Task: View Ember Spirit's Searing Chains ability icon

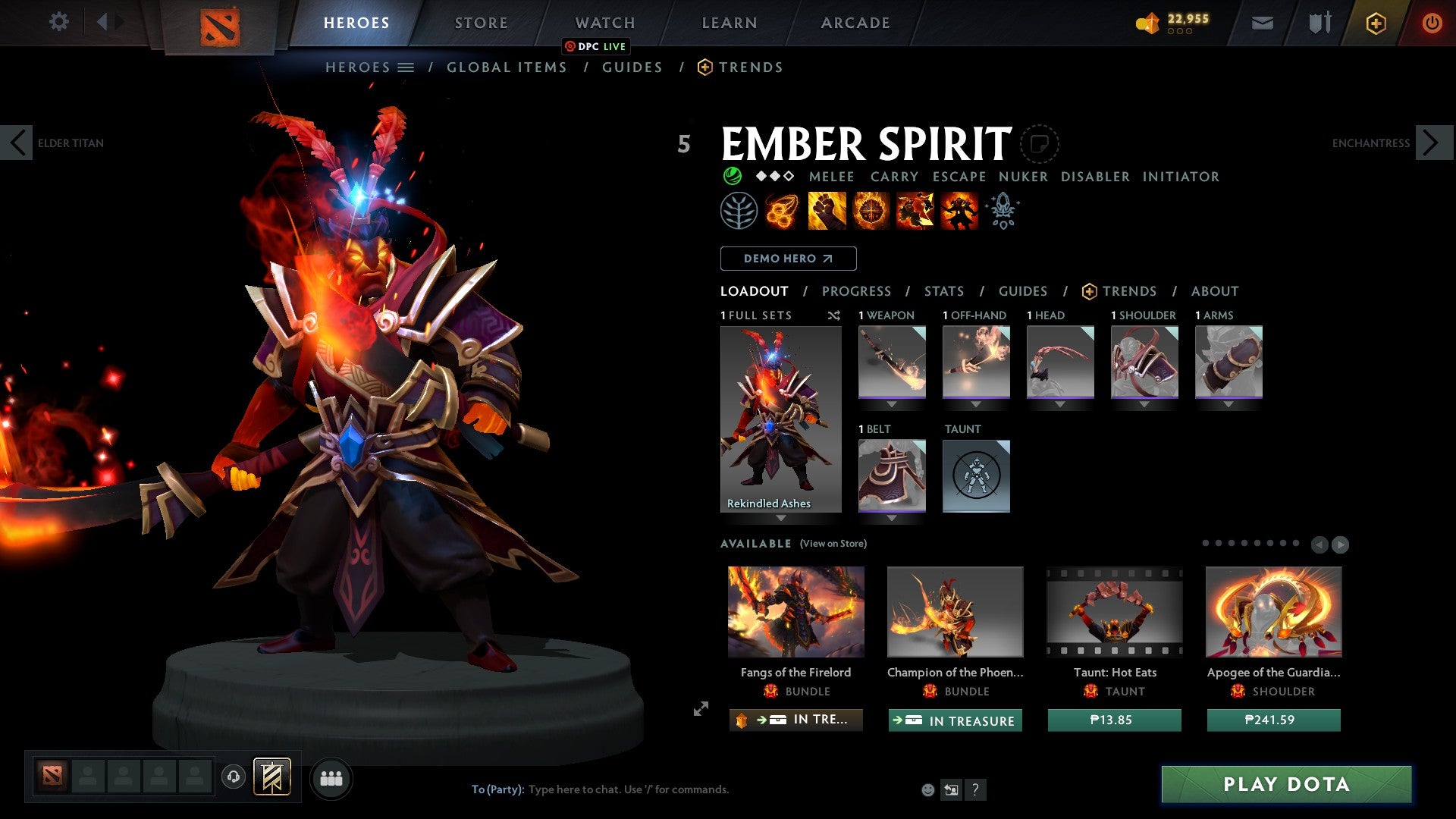Action: point(782,211)
